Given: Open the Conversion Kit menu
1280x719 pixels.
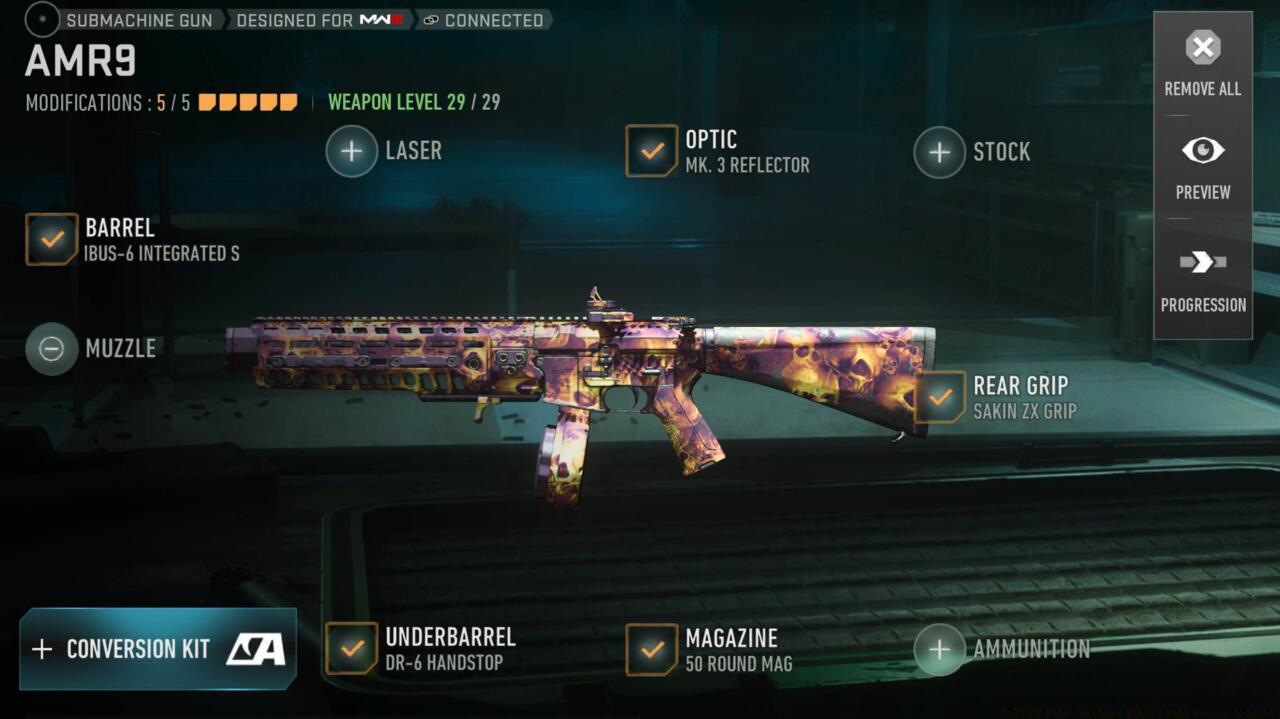Looking at the screenshot, I should [158, 649].
